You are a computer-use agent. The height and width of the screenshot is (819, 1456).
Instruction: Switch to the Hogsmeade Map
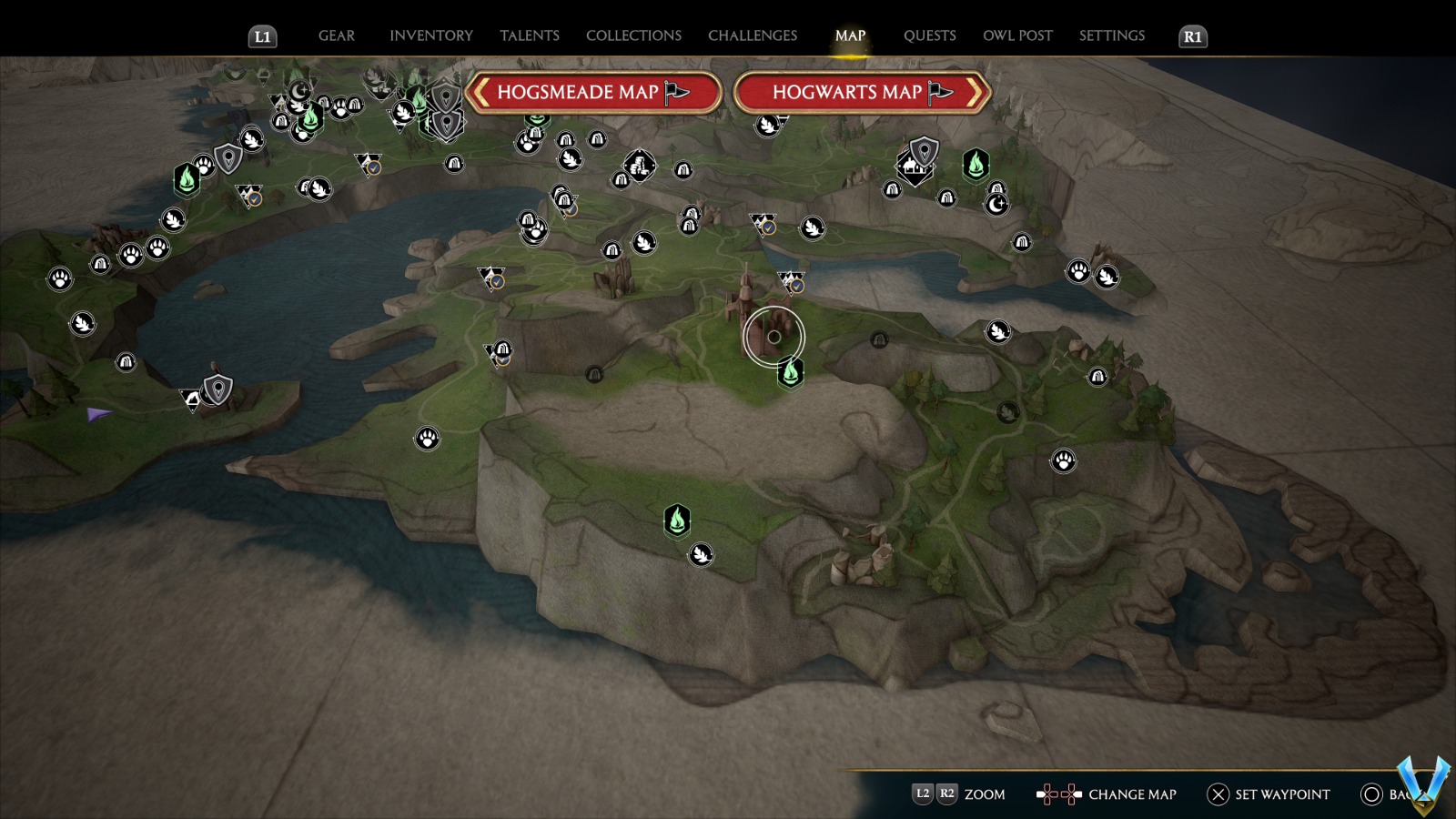click(x=592, y=92)
